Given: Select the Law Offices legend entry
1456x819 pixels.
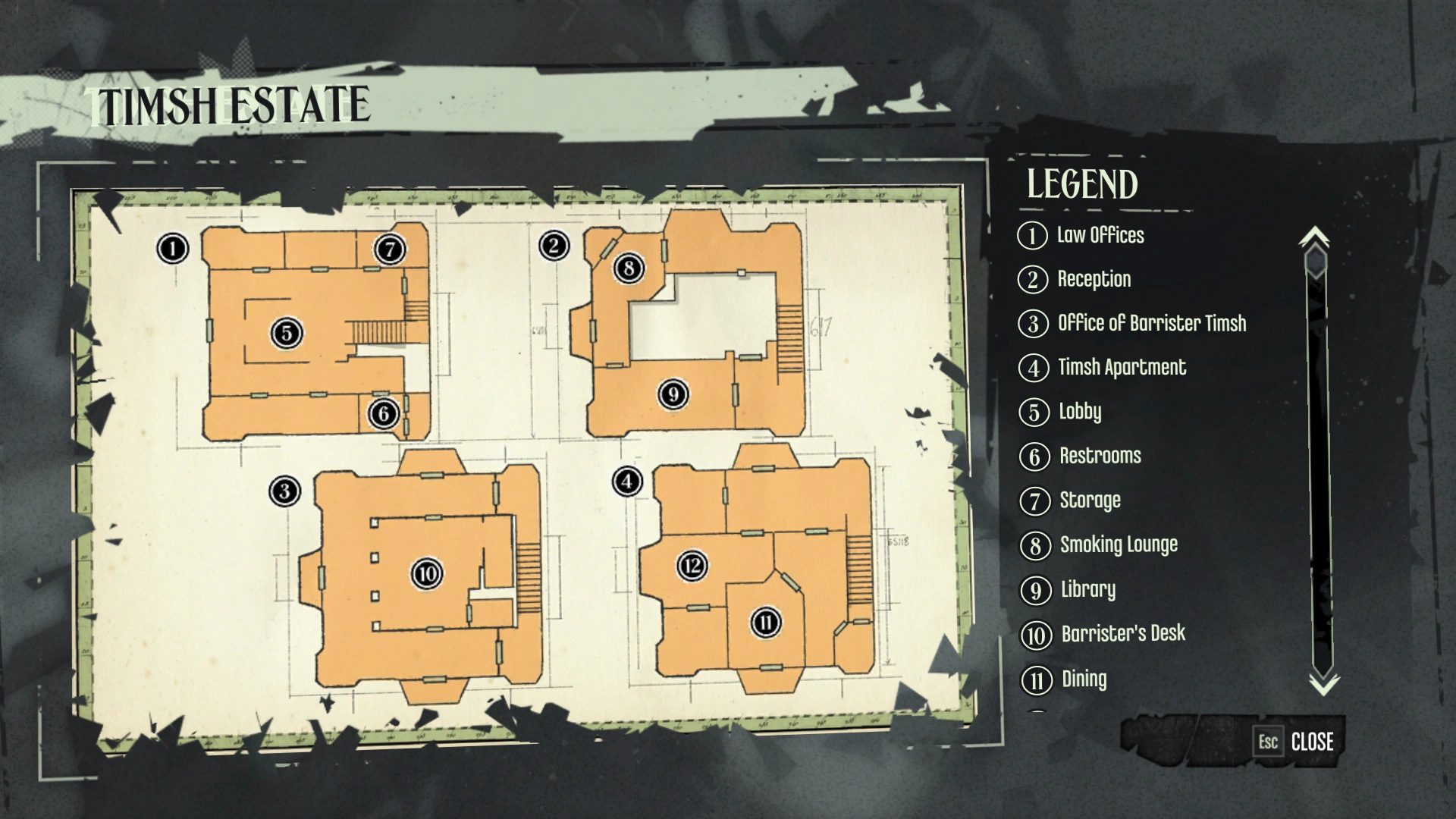Looking at the screenshot, I should coord(1100,235).
